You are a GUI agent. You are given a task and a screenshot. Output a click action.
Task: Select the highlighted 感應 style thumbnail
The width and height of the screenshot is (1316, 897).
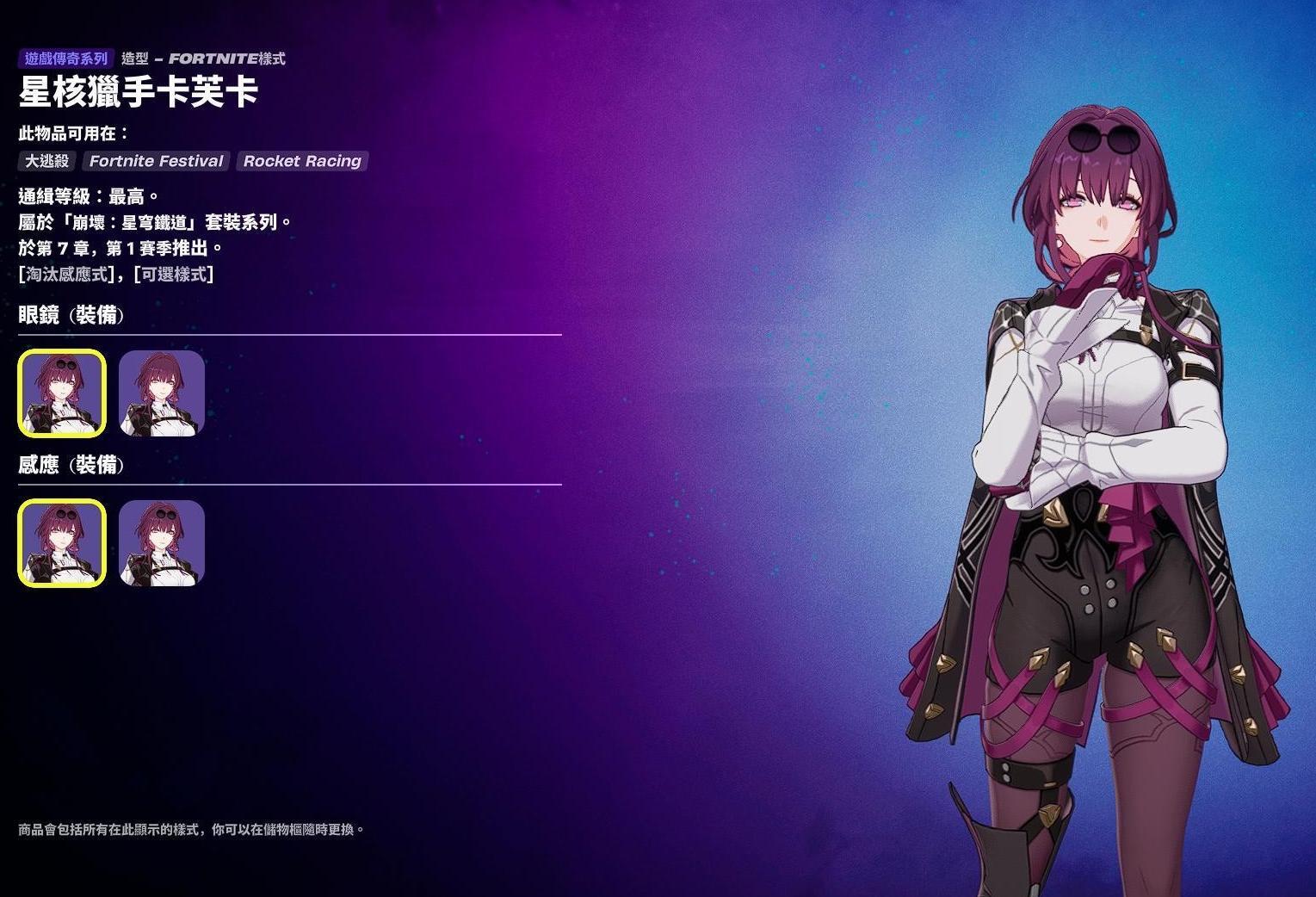tap(62, 543)
